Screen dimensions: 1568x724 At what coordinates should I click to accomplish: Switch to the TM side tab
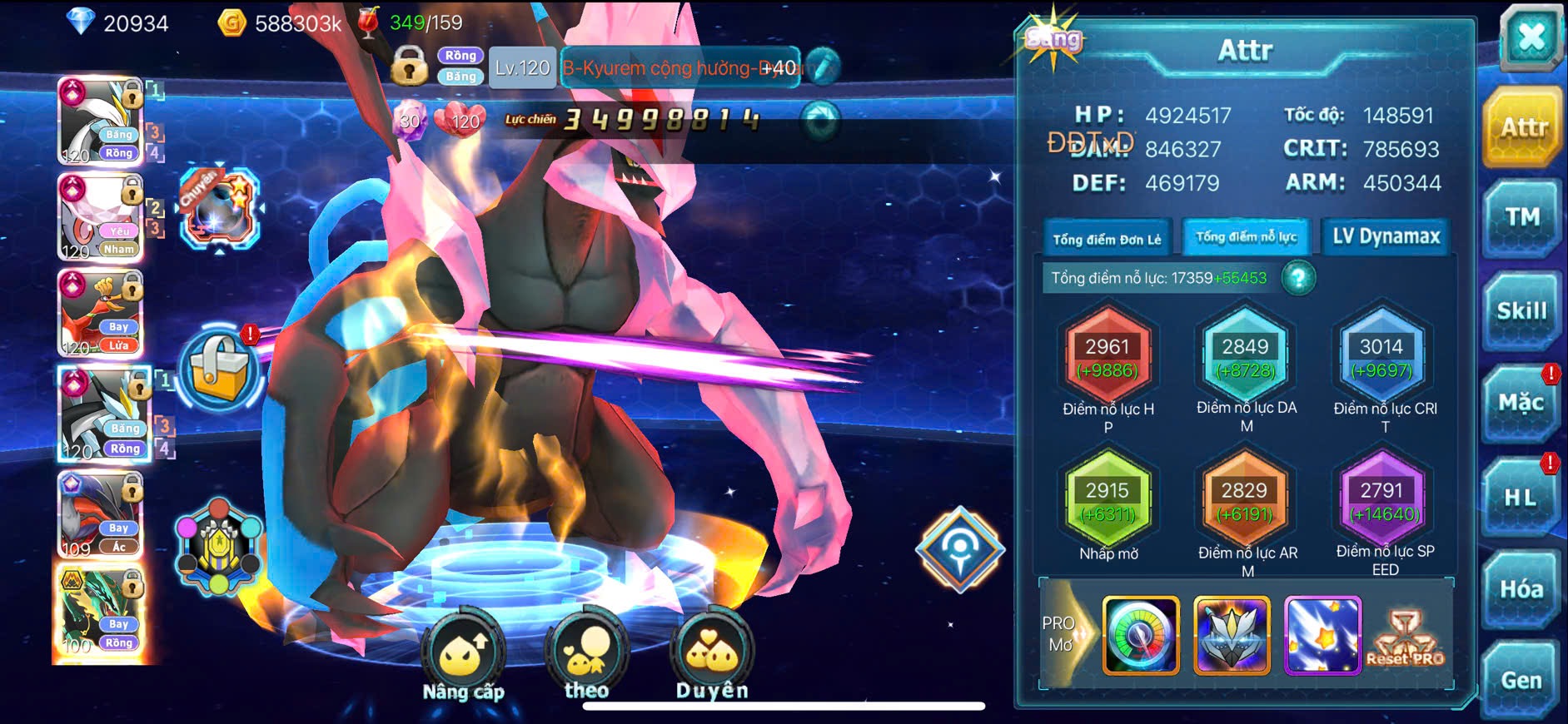click(x=1521, y=218)
